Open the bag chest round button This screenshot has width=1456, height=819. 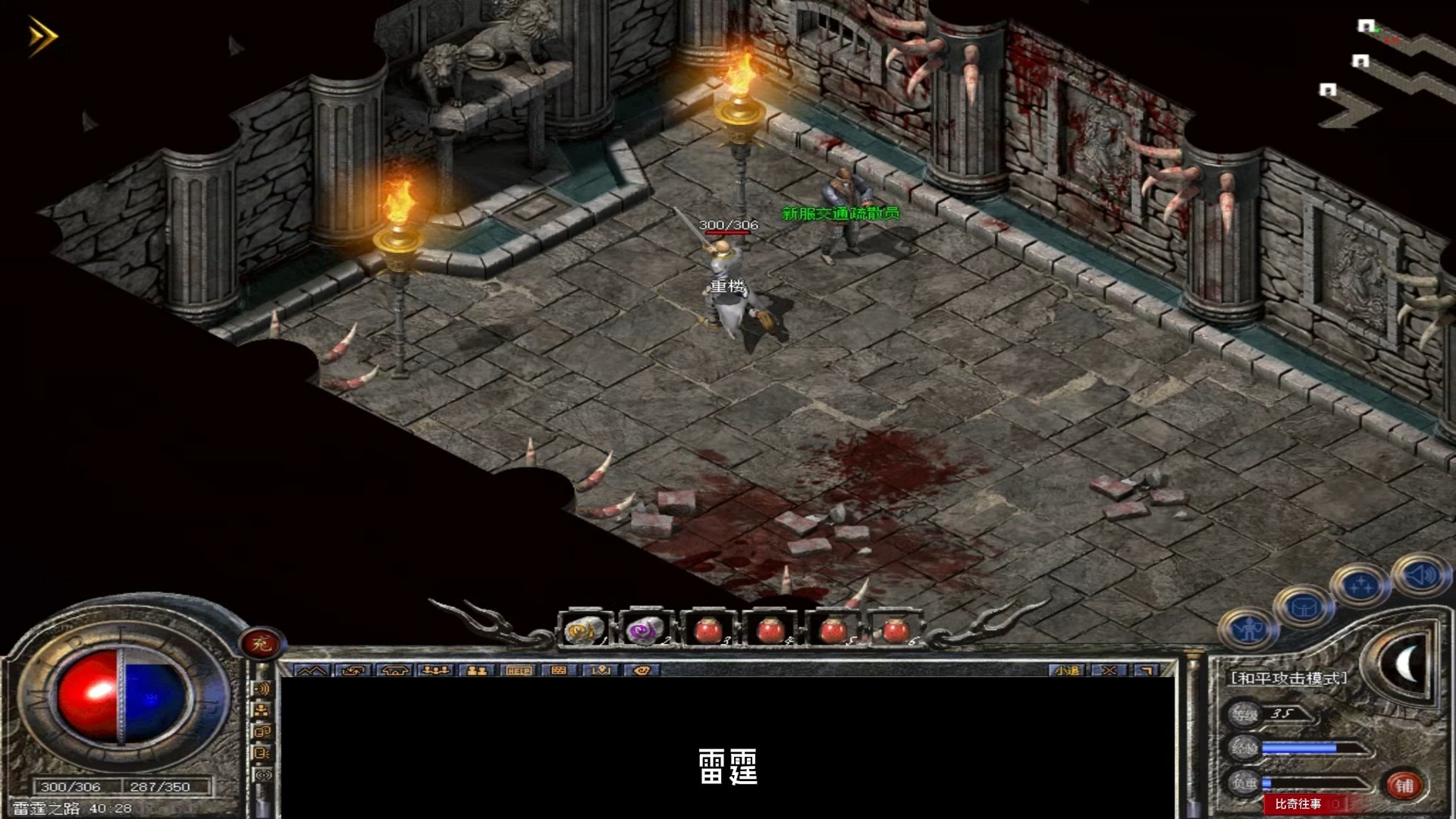[1304, 607]
